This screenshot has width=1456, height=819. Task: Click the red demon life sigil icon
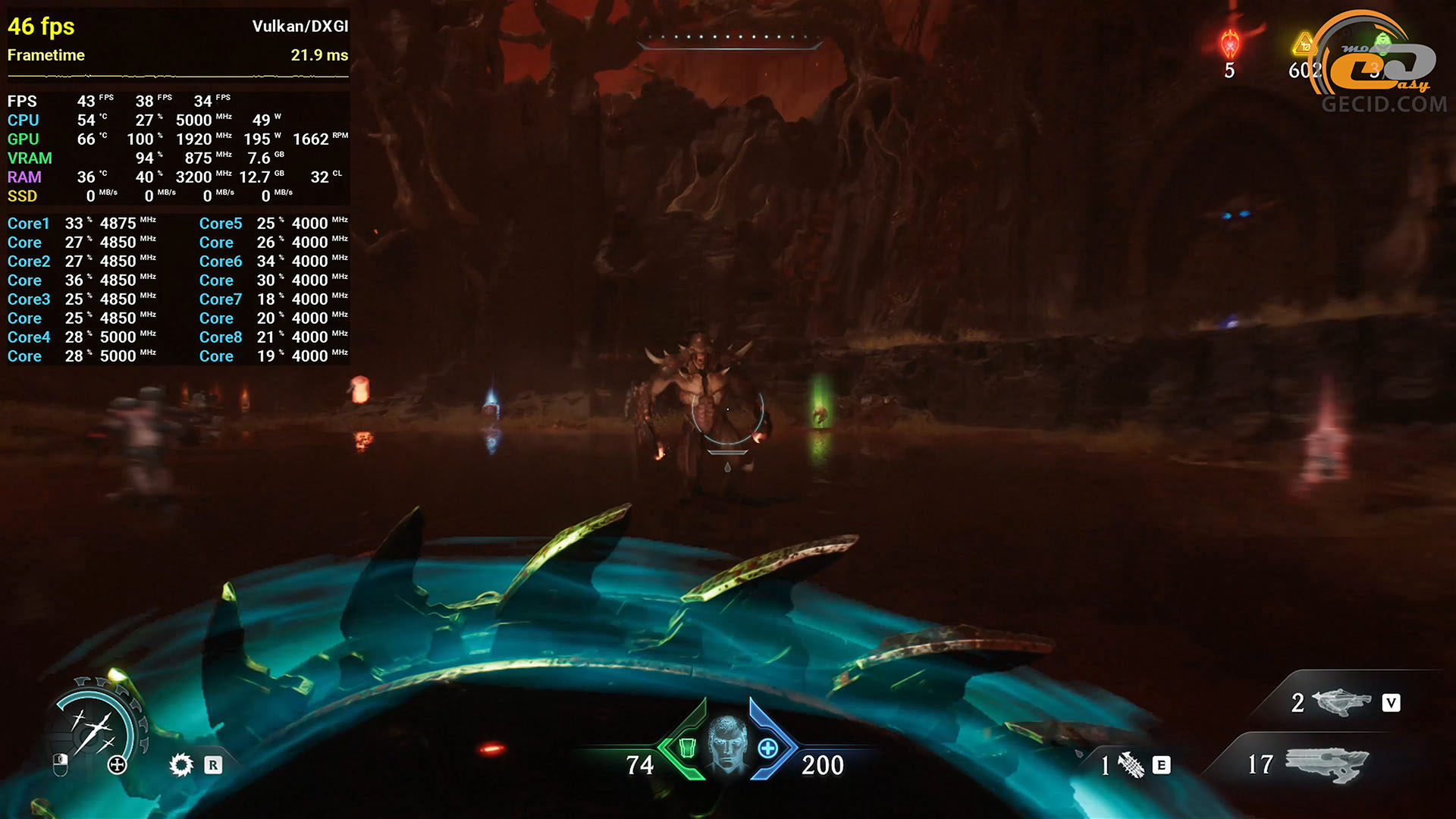(1229, 45)
